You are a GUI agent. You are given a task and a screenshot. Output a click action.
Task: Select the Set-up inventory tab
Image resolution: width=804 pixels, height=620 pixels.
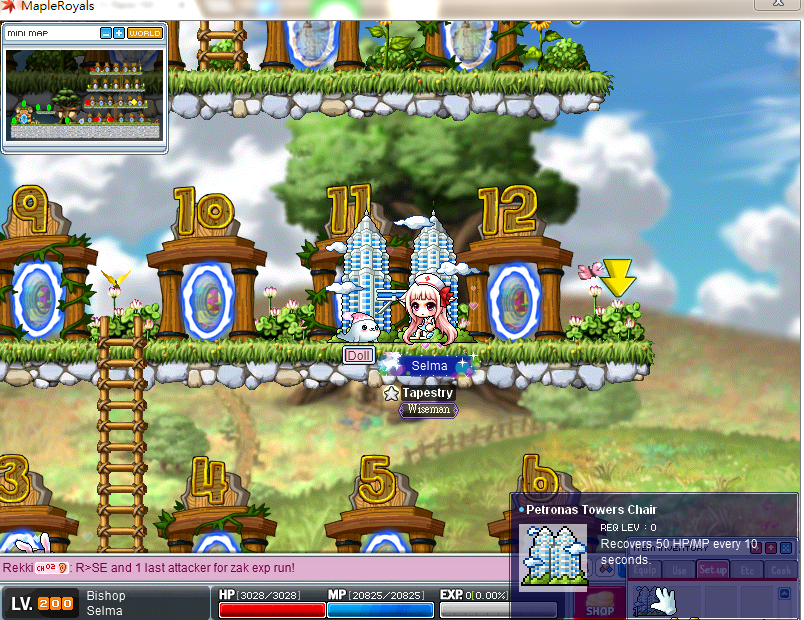pos(713,570)
